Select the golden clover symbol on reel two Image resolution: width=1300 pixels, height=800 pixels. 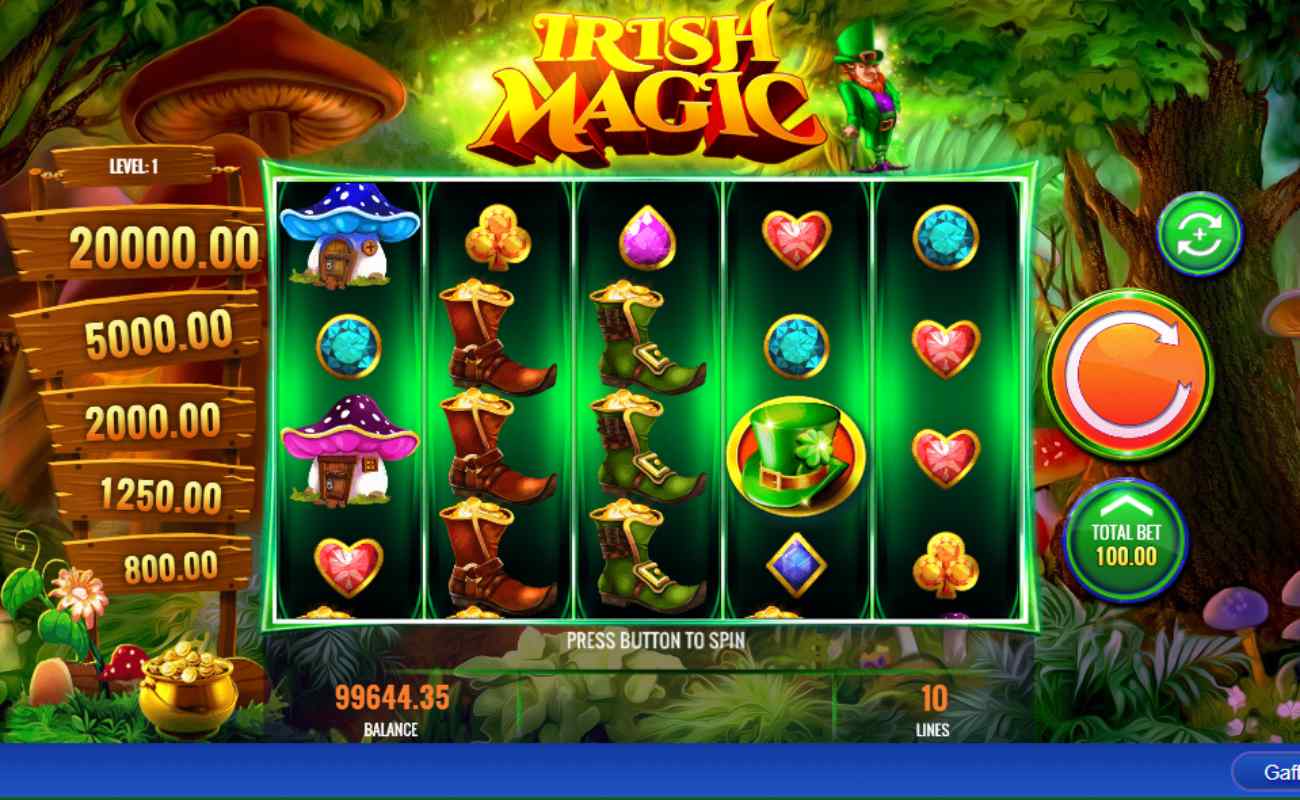click(497, 237)
